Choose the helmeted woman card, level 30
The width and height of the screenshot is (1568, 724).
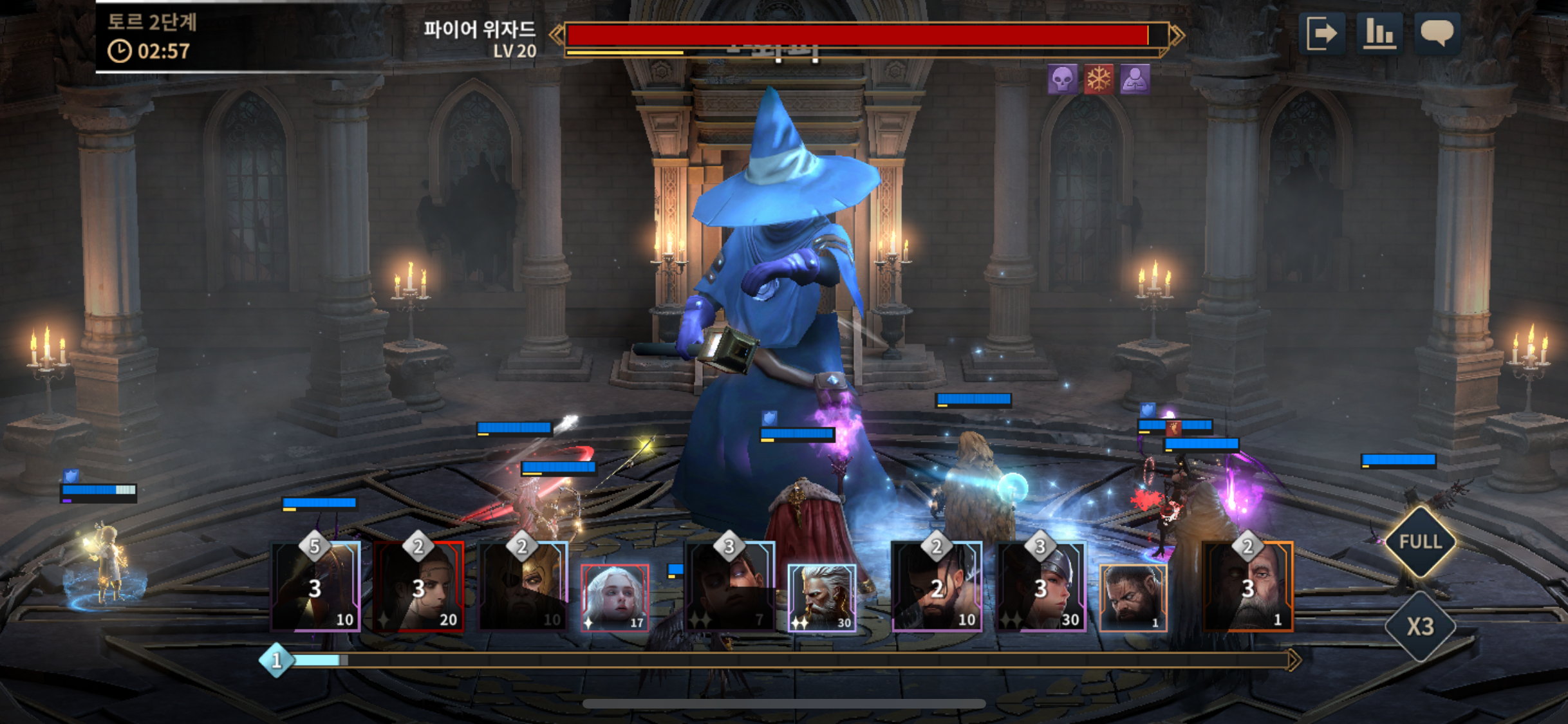pos(1041,587)
